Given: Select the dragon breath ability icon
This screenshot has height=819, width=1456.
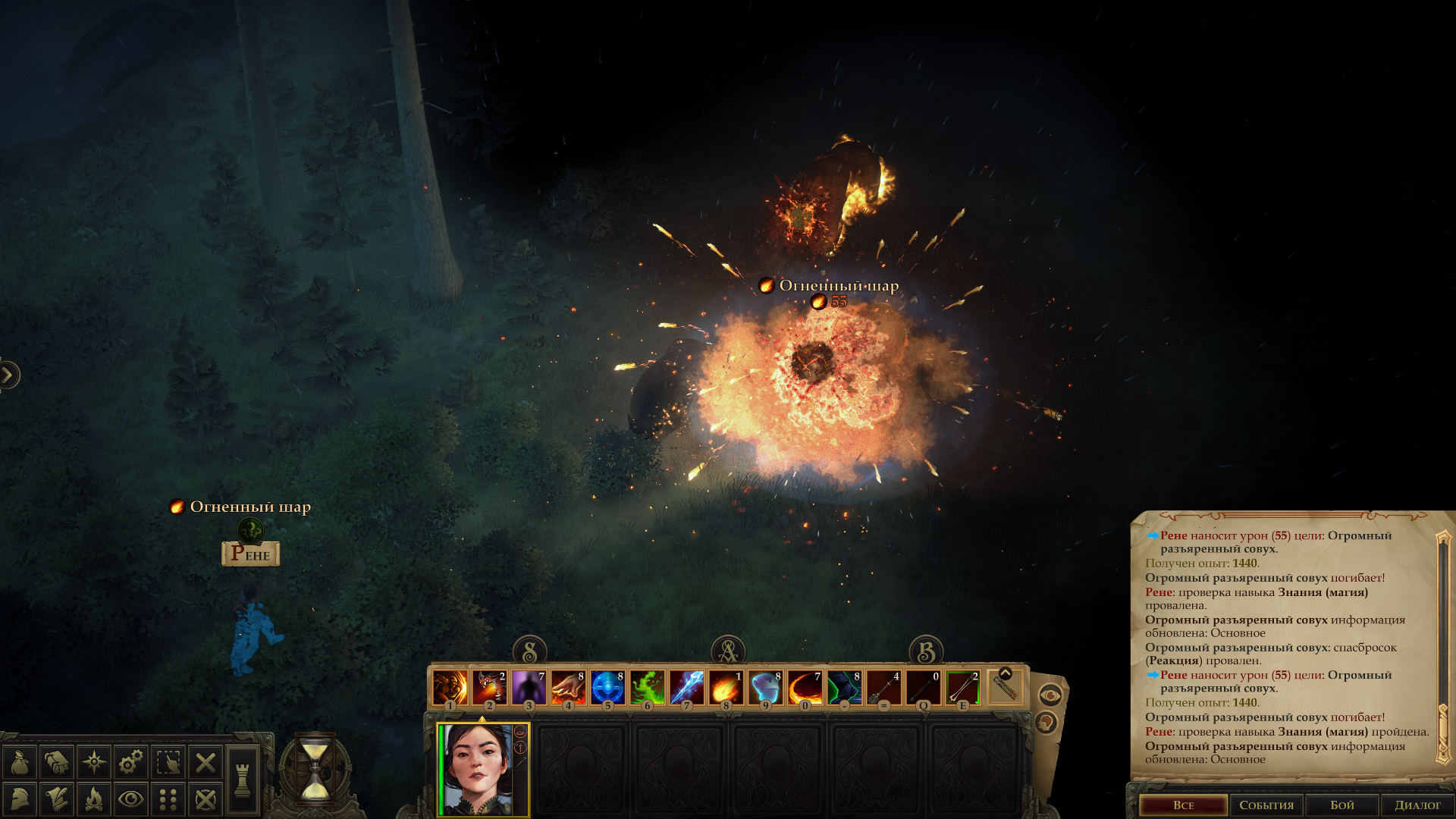Looking at the screenshot, I should click(x=489, y=688).
